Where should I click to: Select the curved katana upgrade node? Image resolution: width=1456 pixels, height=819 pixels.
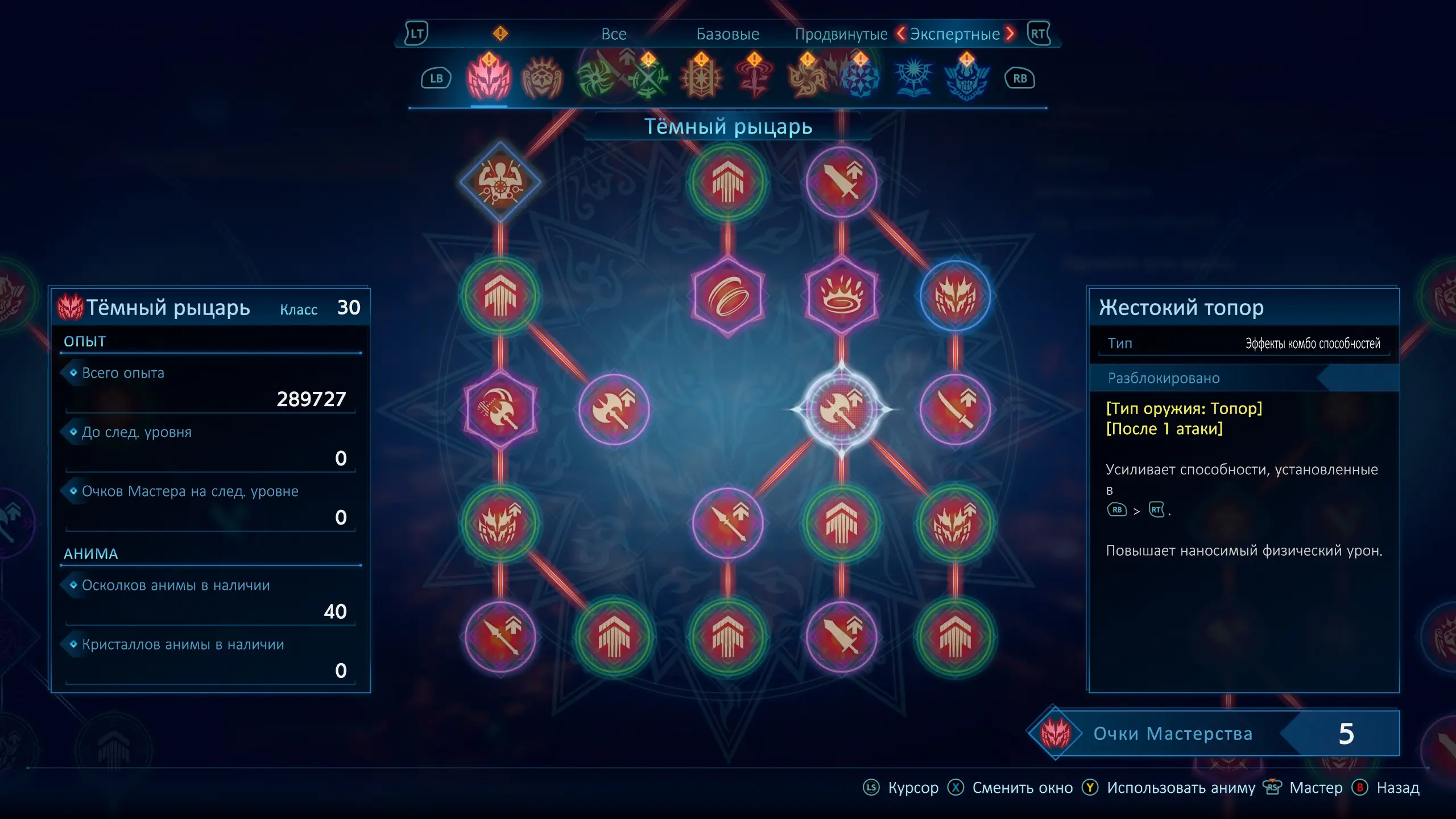pos(955,409)
